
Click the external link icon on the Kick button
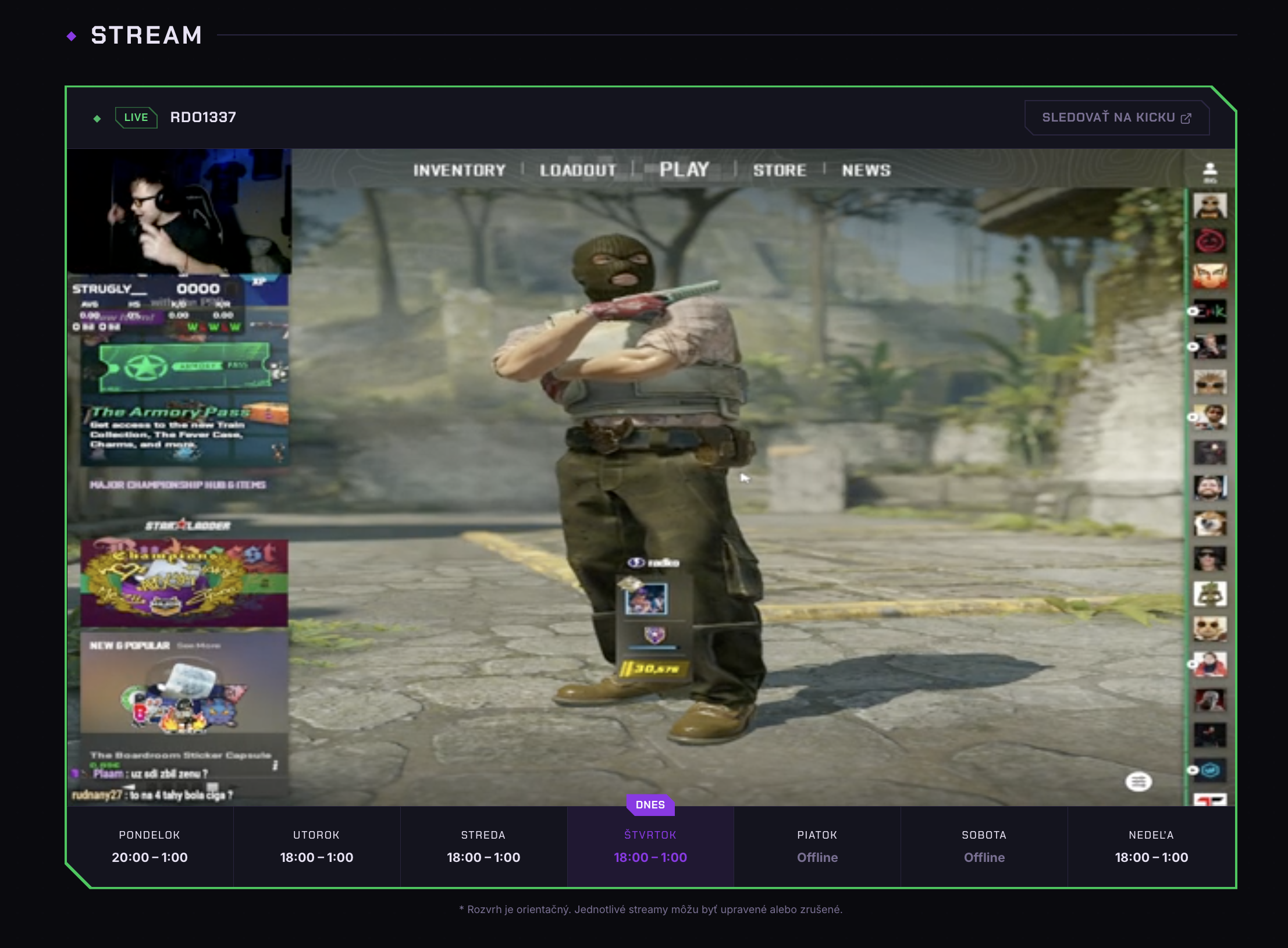(1187, 117)
